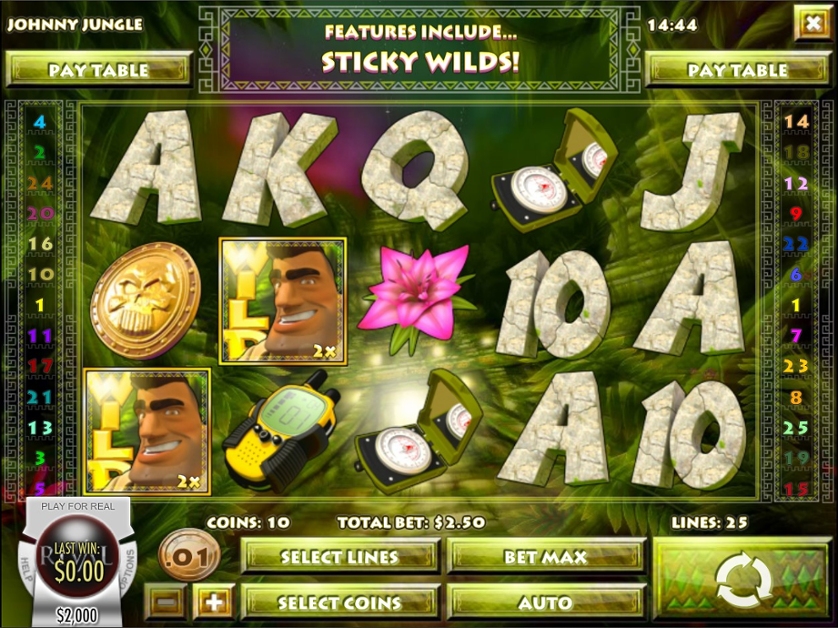
Task: Open the left Pay Table button
Action: click(x=98, y=70)
